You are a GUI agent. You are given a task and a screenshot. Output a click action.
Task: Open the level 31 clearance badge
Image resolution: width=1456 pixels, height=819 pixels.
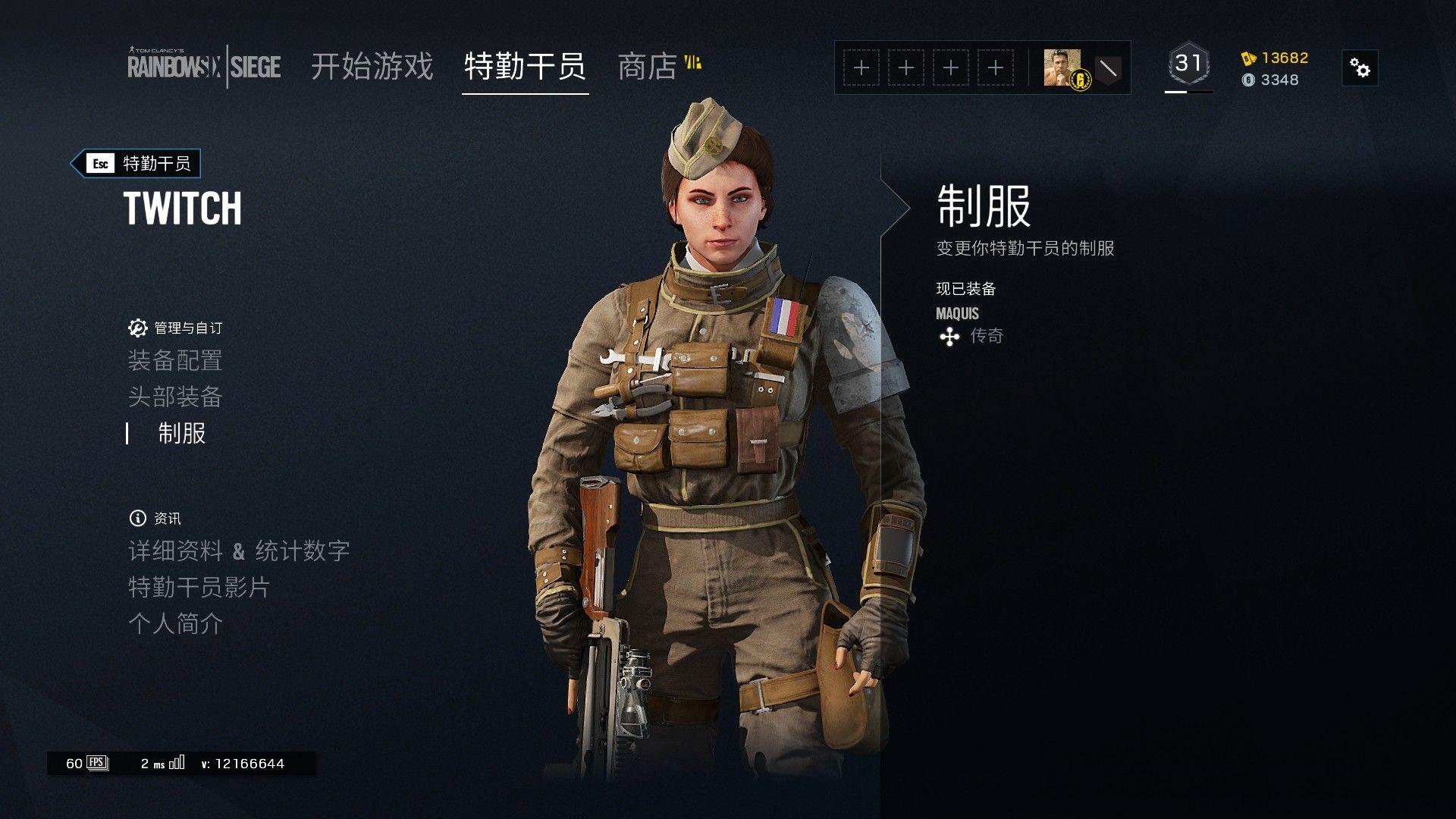1188,65
